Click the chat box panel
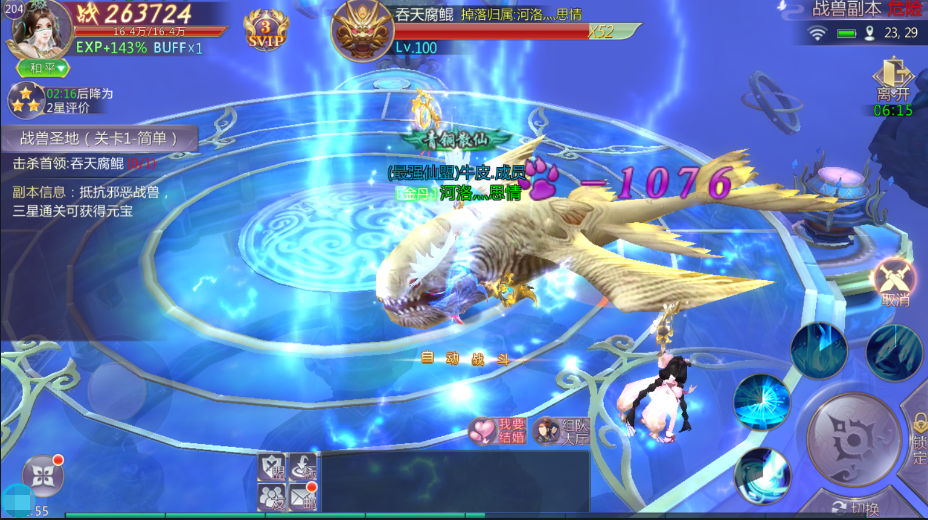The image size is (928, 520). coord(455,482)
